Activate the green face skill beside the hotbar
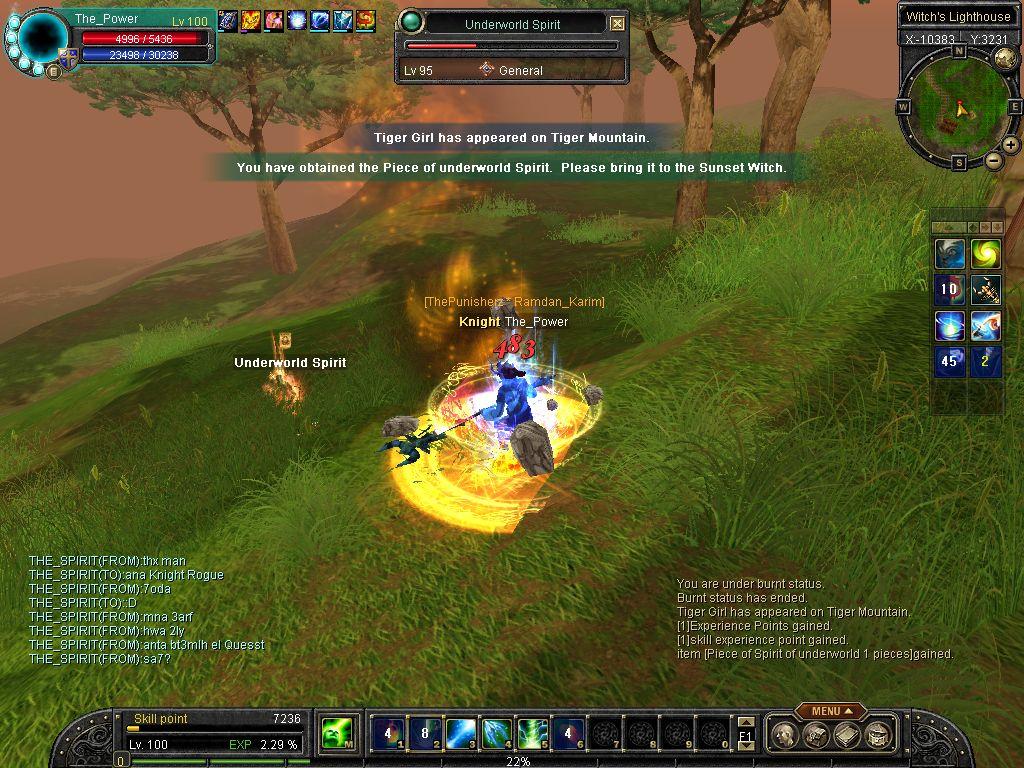This screenshot has width=1024, height=768. [335, 734]
